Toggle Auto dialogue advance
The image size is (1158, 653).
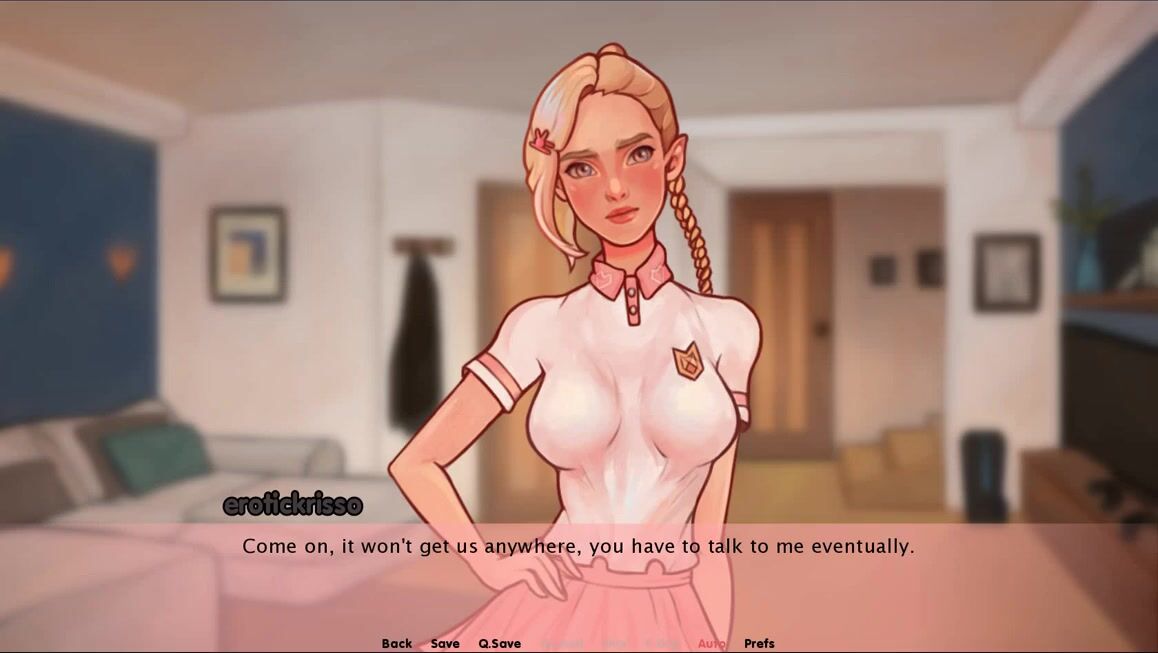click(x=712, y=643)
